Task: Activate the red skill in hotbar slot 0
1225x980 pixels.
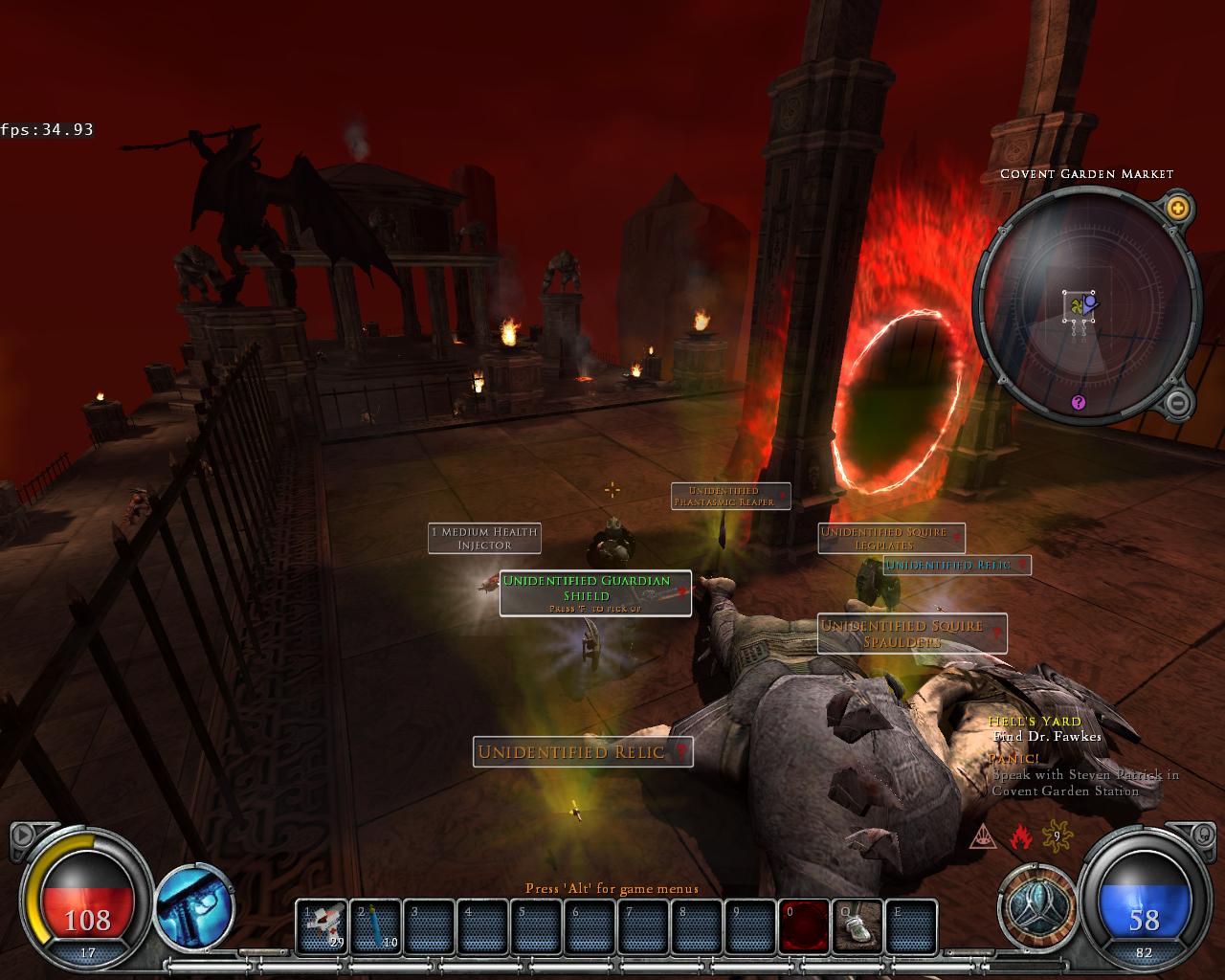Action: pos(802,926)
